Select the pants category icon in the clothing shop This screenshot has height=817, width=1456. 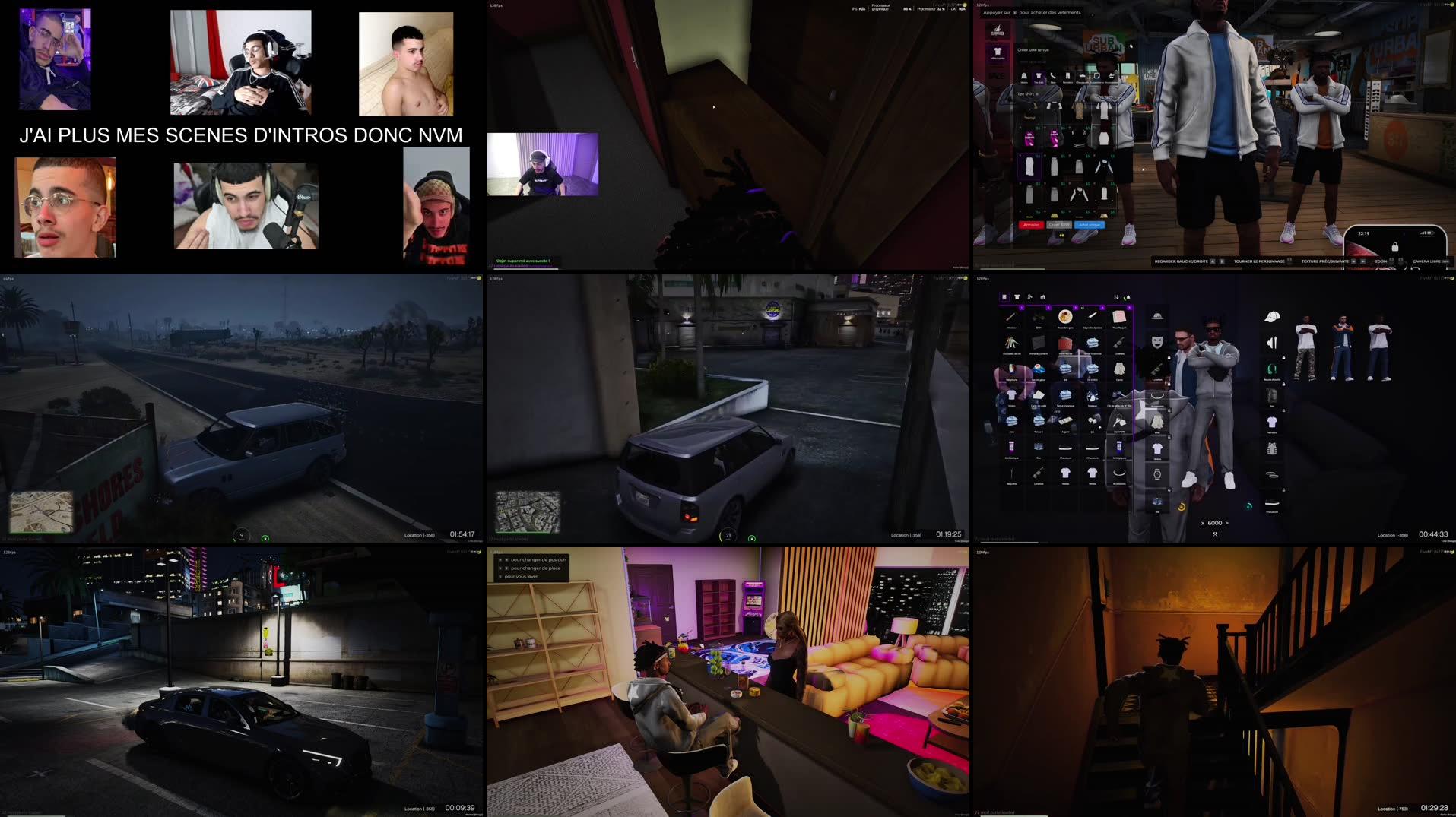pyautogui.click(x=1067, y=76)
